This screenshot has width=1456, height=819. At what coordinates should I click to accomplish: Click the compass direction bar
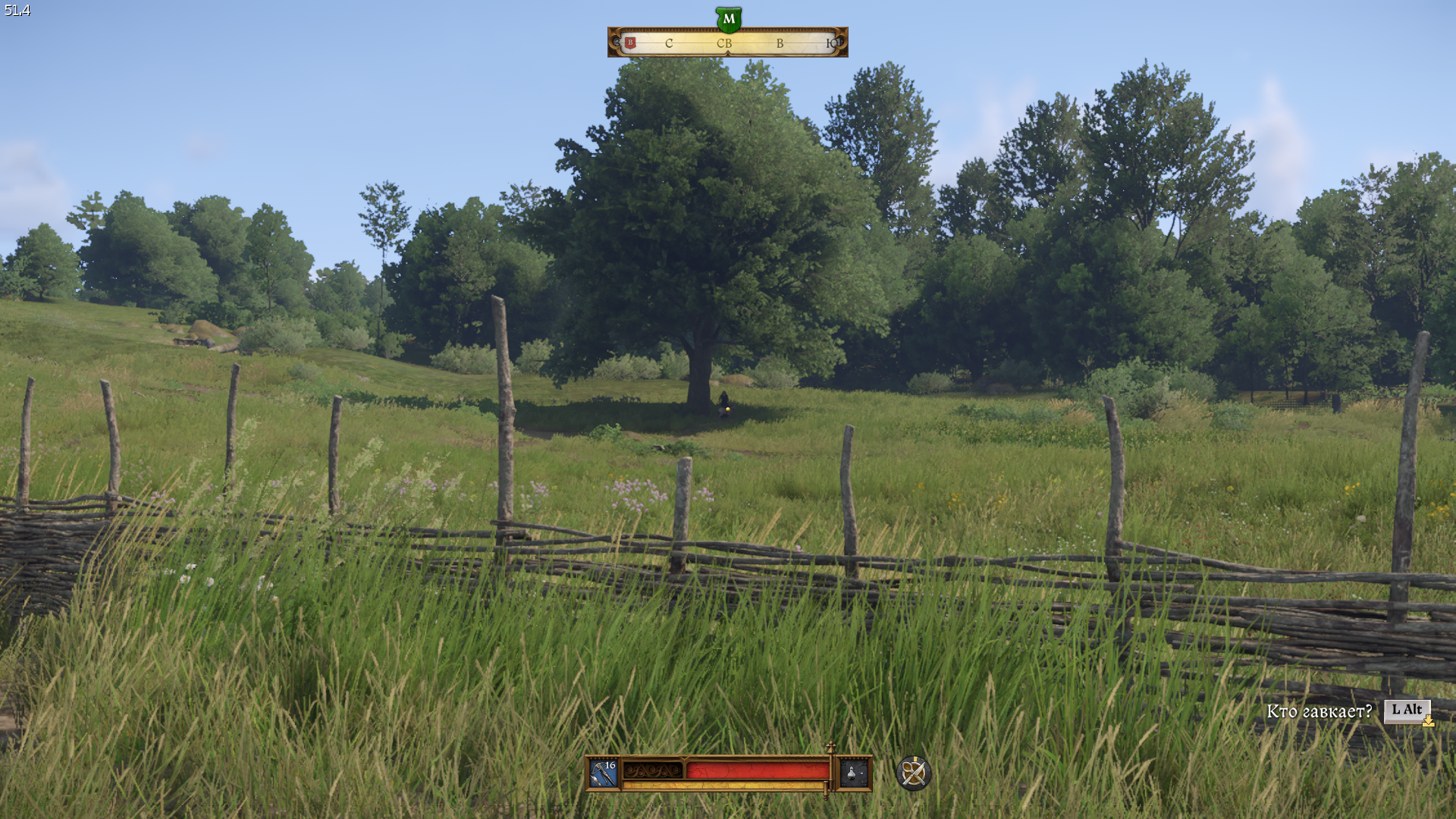pyautogui.click(x=728, y=43)
